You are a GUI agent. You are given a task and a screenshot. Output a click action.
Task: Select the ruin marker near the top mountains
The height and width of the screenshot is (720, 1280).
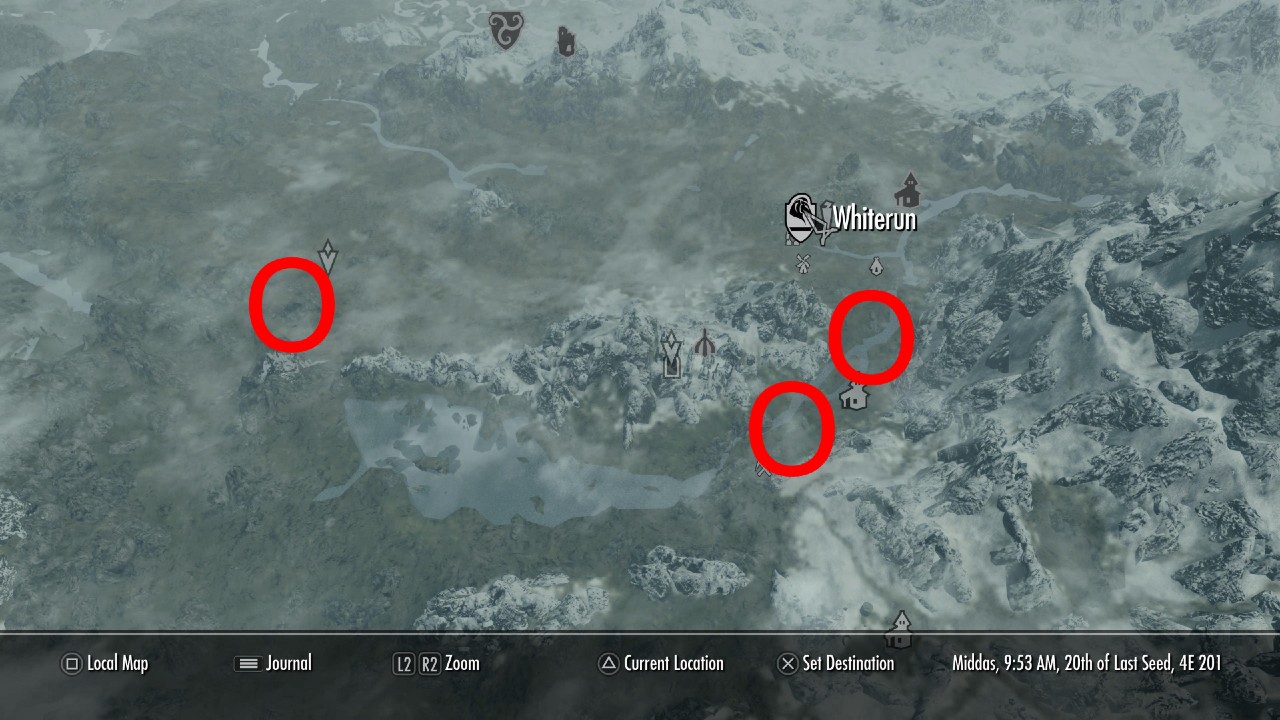coord(566,40)
